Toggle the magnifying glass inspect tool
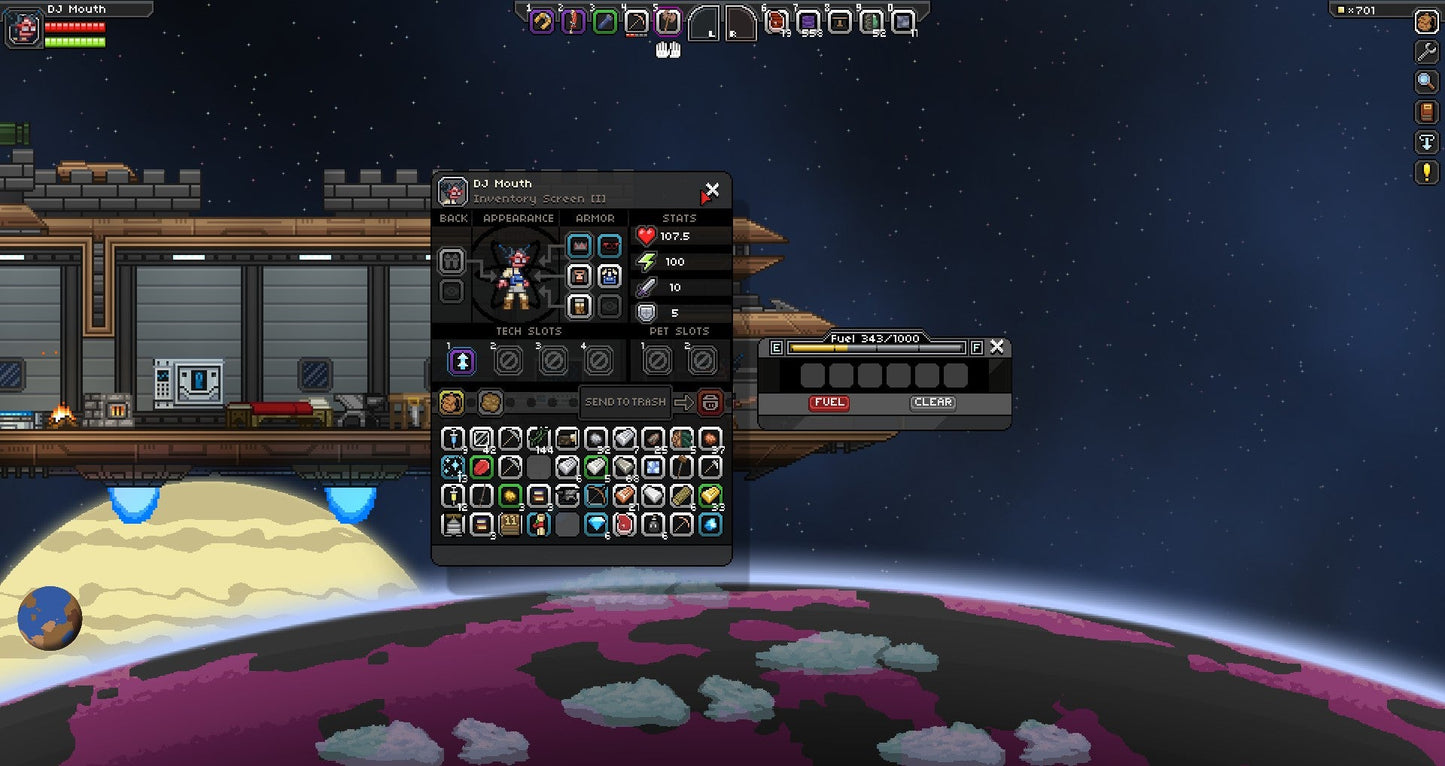This screenshot has height=766, width=1445. click(x=1426, y=82)
